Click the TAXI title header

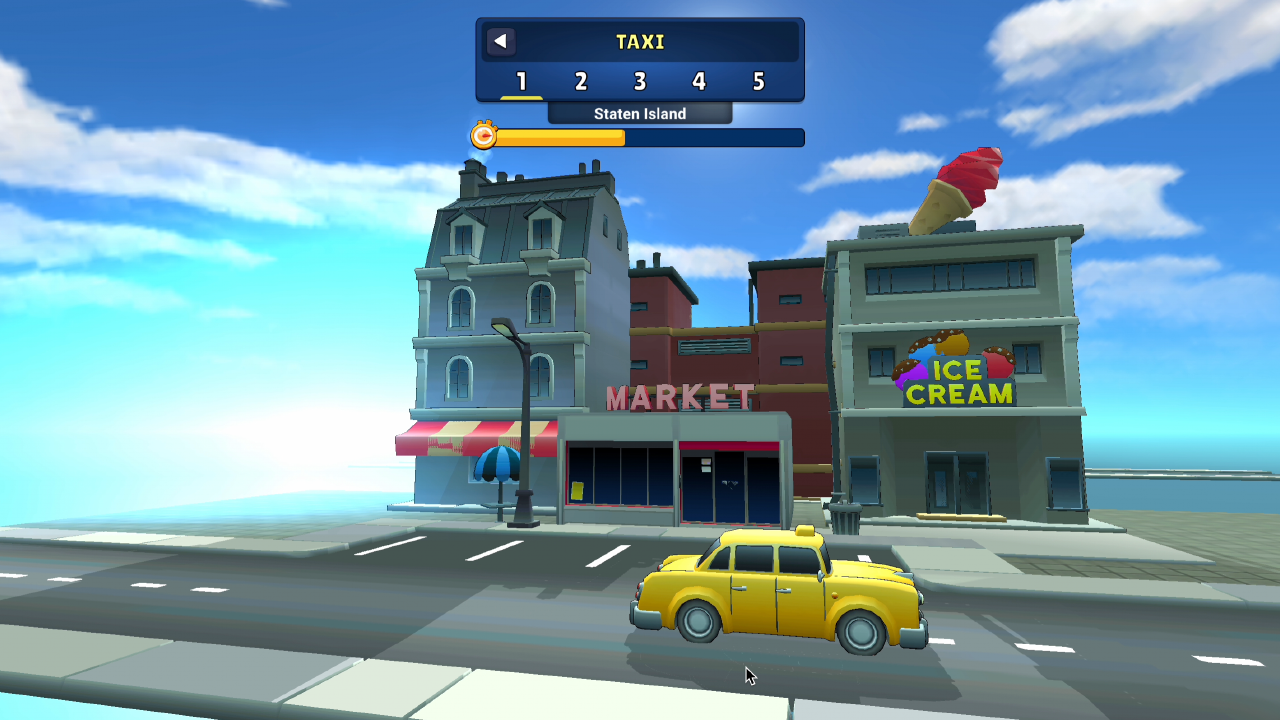pyautogui.click(x=640, y=42)
